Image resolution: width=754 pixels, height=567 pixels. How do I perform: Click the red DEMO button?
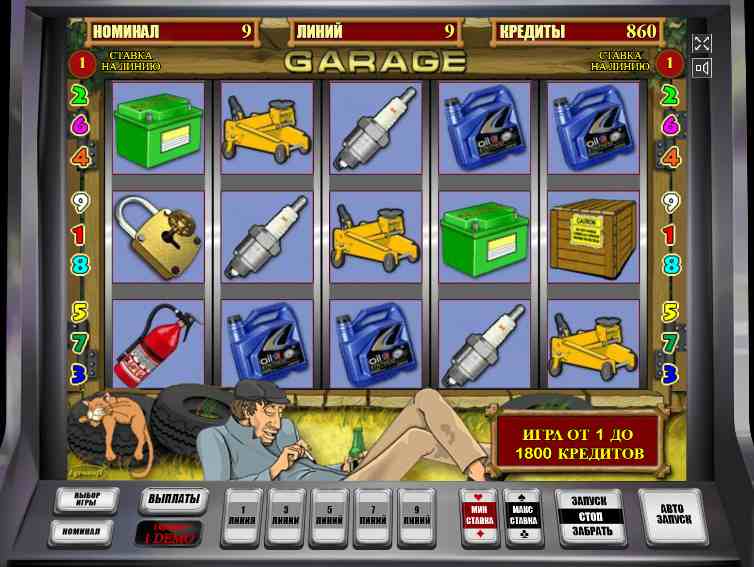tap(169, 532)
